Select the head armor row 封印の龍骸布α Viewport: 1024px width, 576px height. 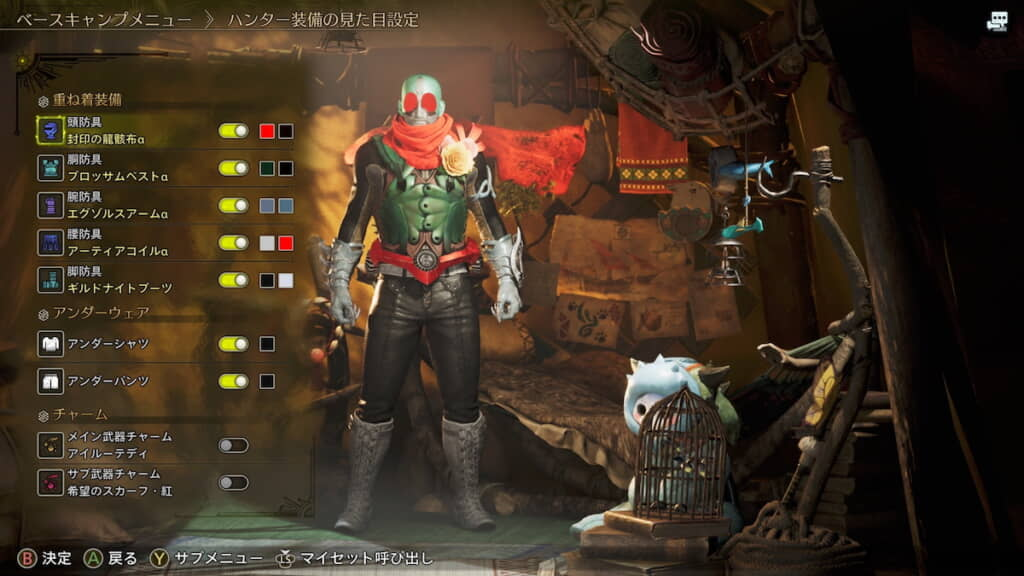(120, 130)
